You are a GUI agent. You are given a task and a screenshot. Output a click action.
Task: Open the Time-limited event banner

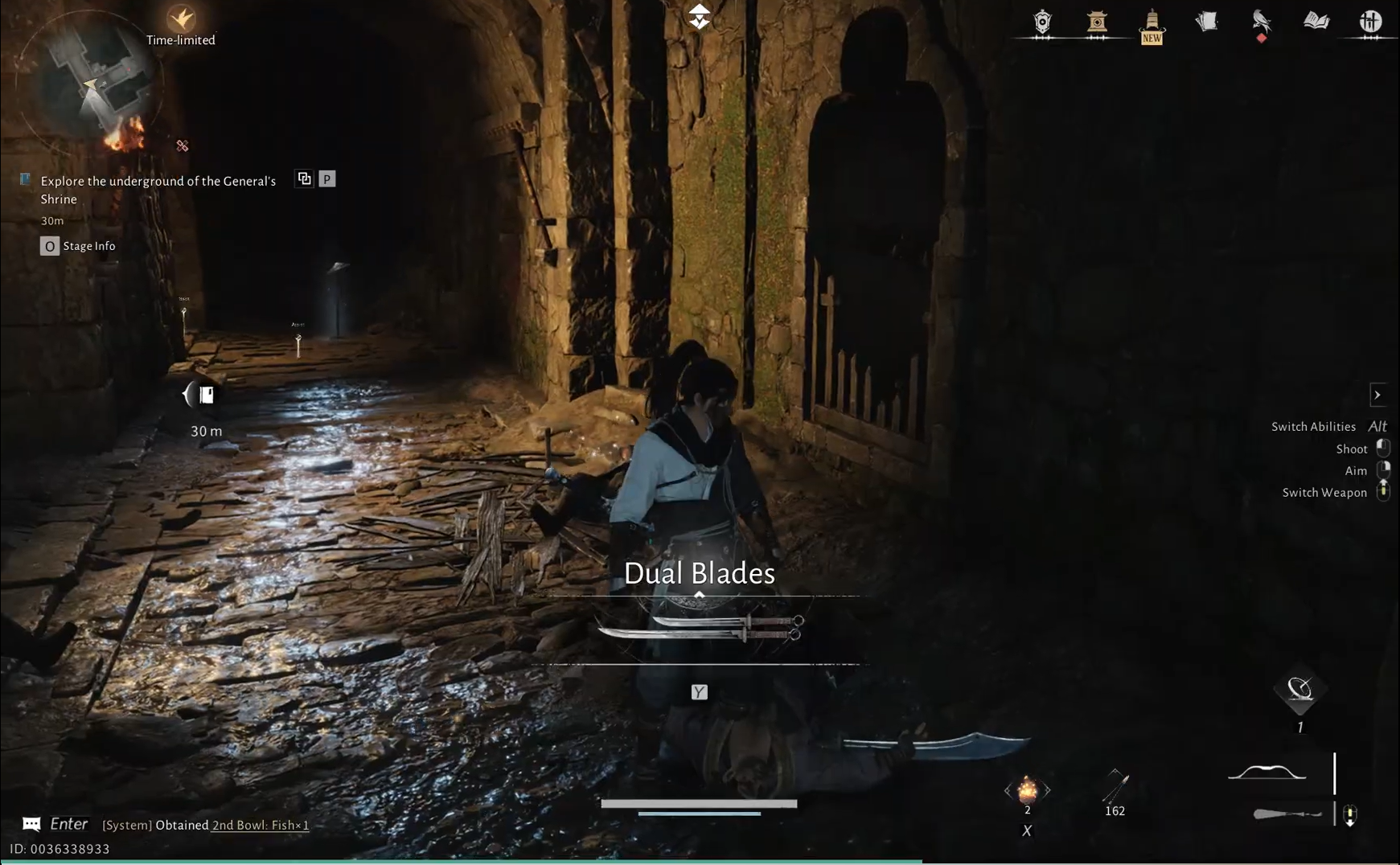click(x=180, y=24)
